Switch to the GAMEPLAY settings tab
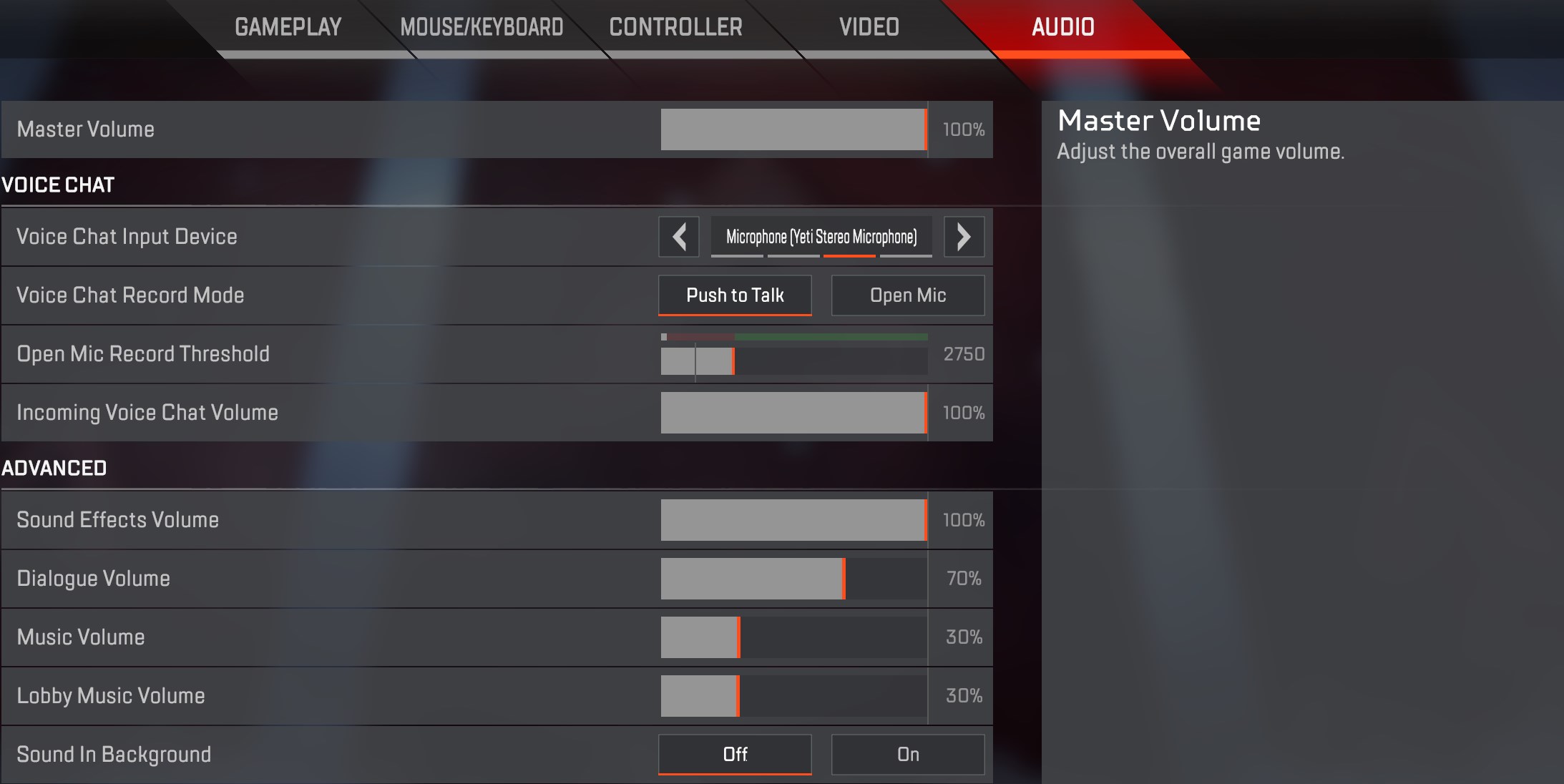1564x784 pixels. (288, 27)
